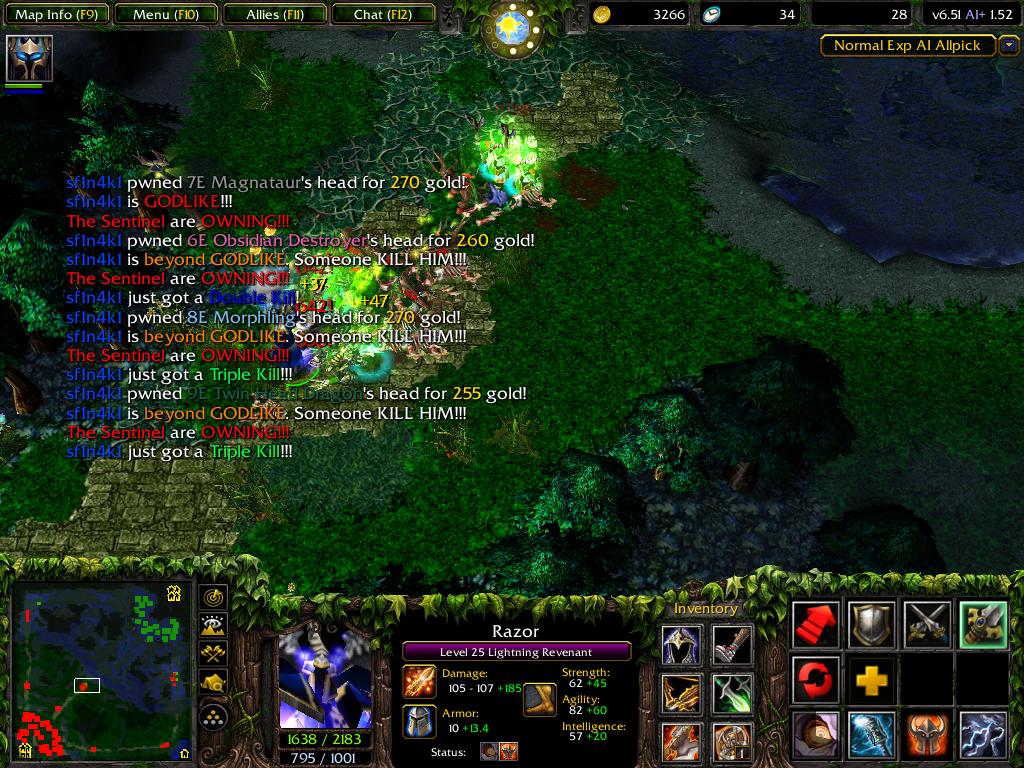The height and width of the screenshot is (768, 1024).
Task: Toggle the formation movement button
Action: (214, 716)
